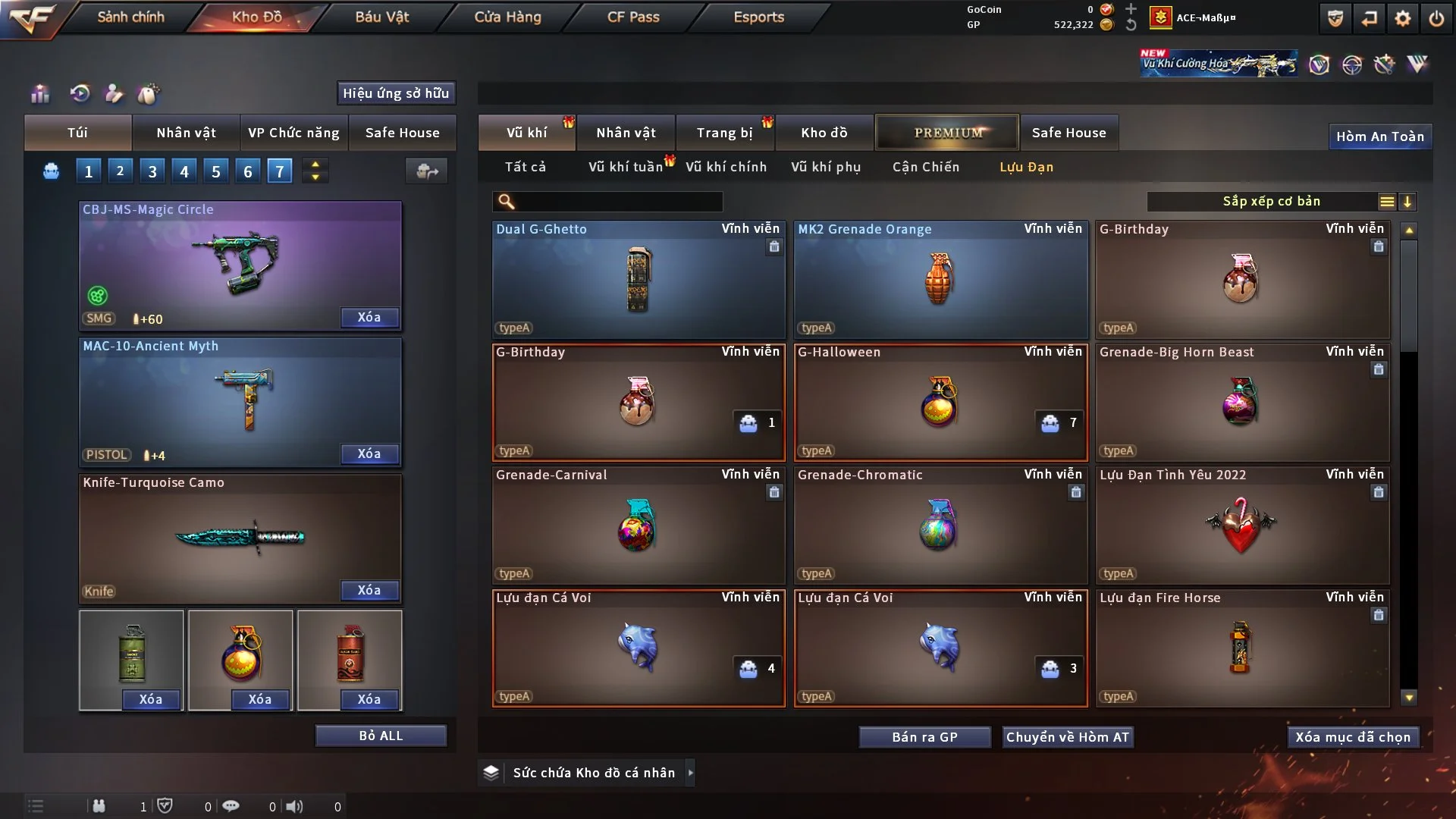Choose the Lựu Đạn Tình Yêu 2022 grenade
This screenshot has height=819, width=1456.
coord(1242,526)
